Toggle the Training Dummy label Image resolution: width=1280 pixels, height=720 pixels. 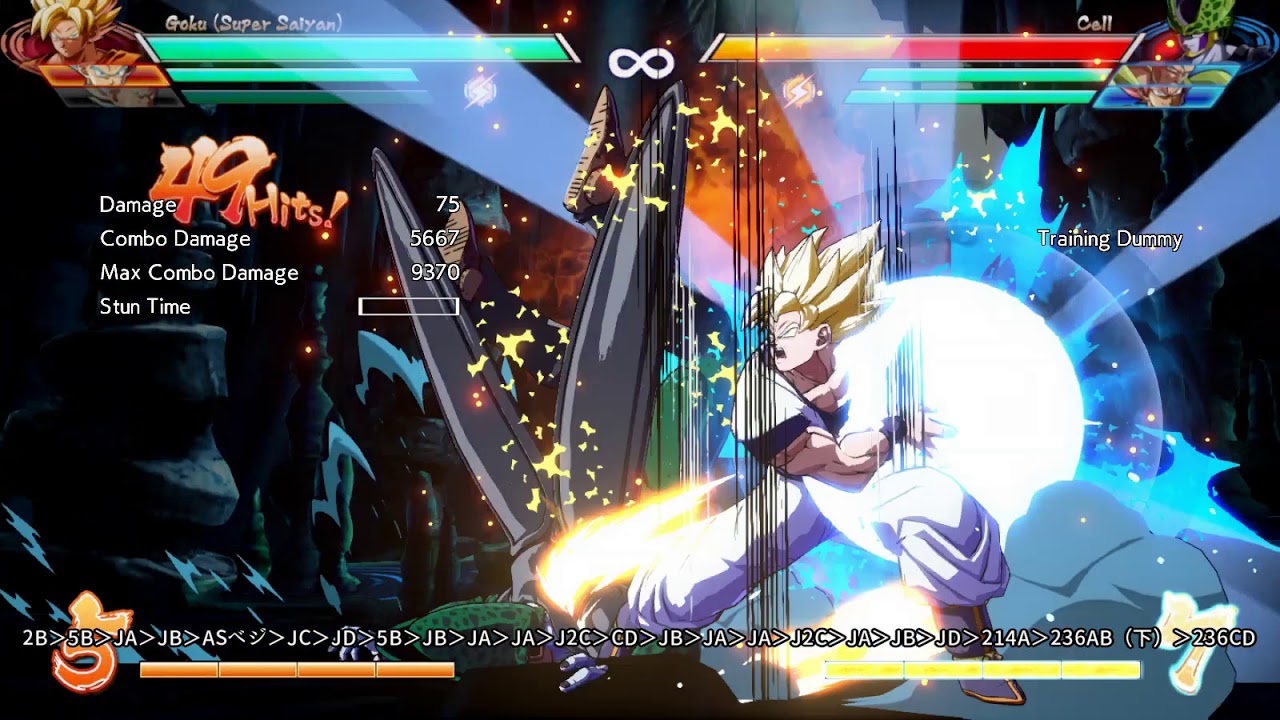tap(1110, 240)
